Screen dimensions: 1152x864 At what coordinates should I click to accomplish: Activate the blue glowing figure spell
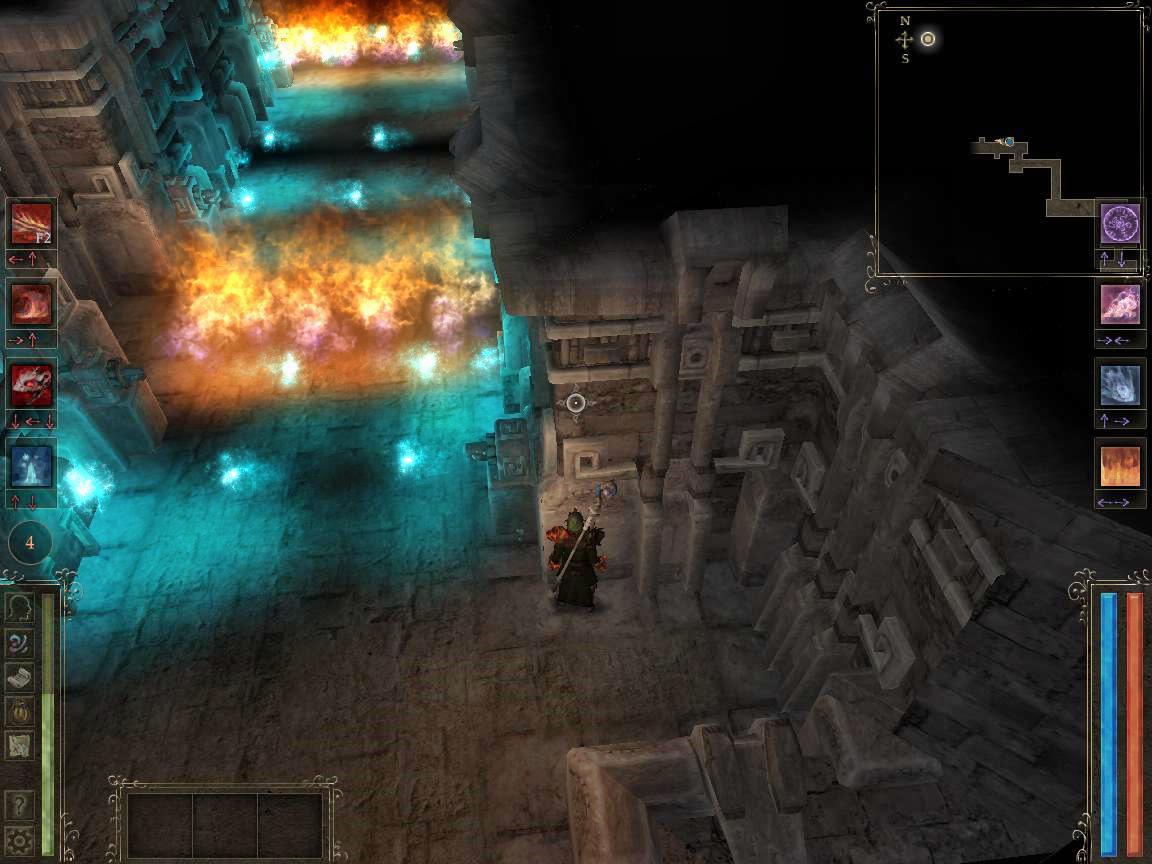[x=31, y=465]
